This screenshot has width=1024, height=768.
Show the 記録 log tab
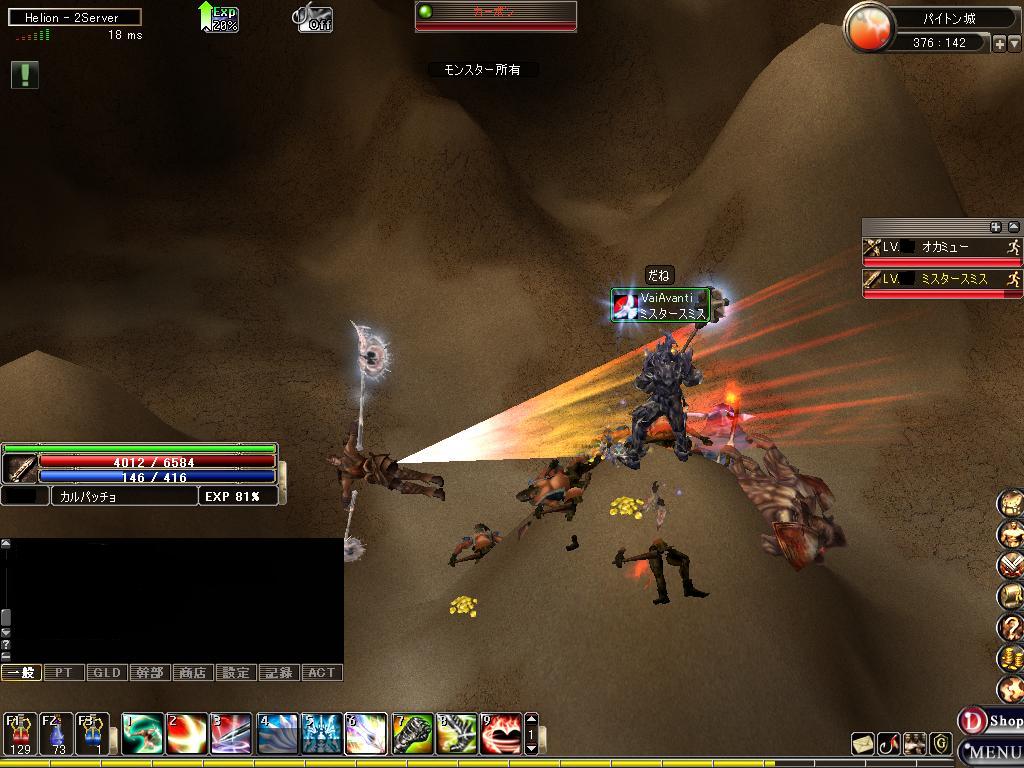(x=279, y=673)
